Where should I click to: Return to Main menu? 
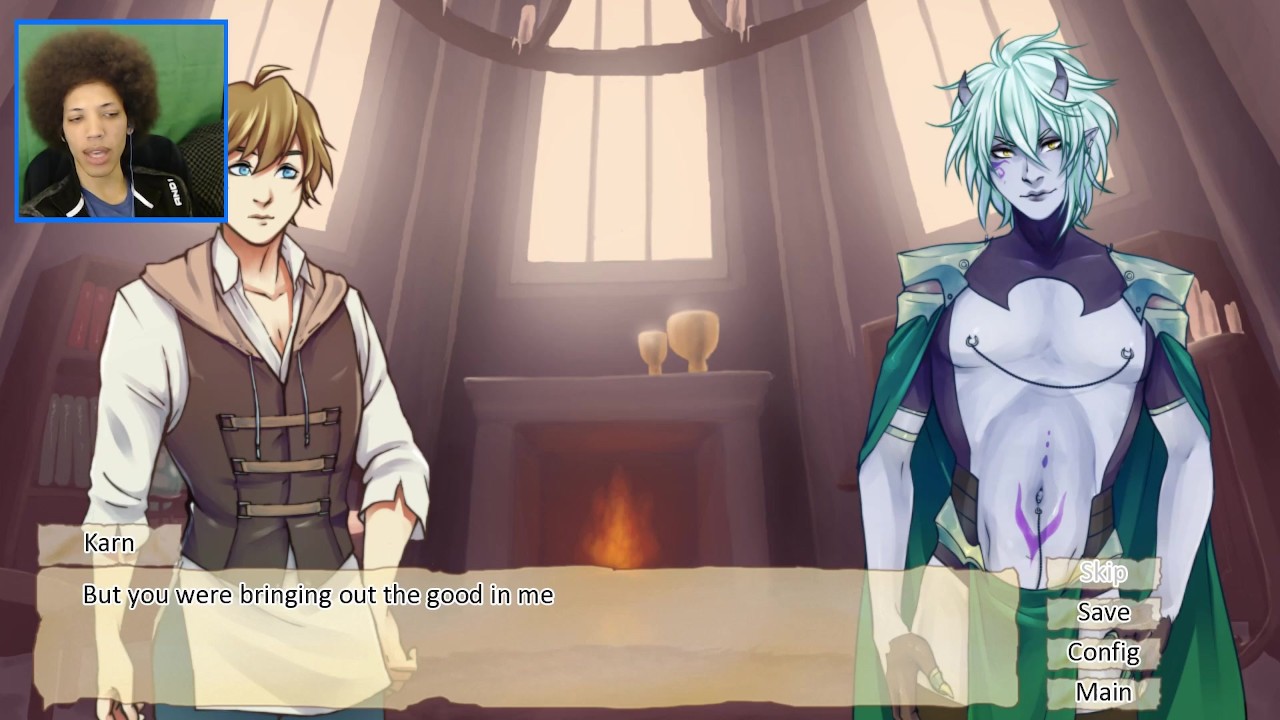[1103, 692]
